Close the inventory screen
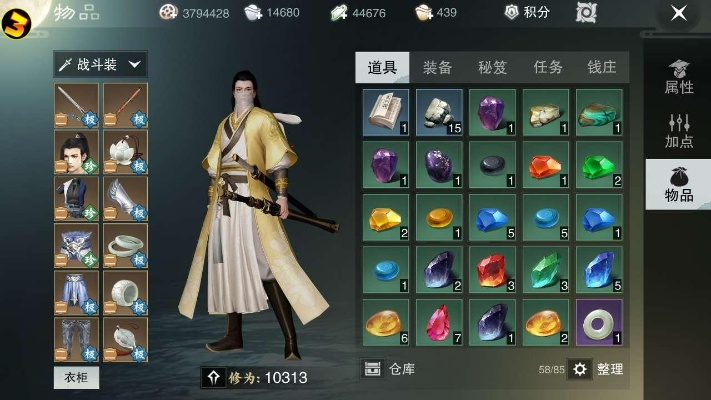This screenshot has height=400, width=711. [x=679, y=13]
